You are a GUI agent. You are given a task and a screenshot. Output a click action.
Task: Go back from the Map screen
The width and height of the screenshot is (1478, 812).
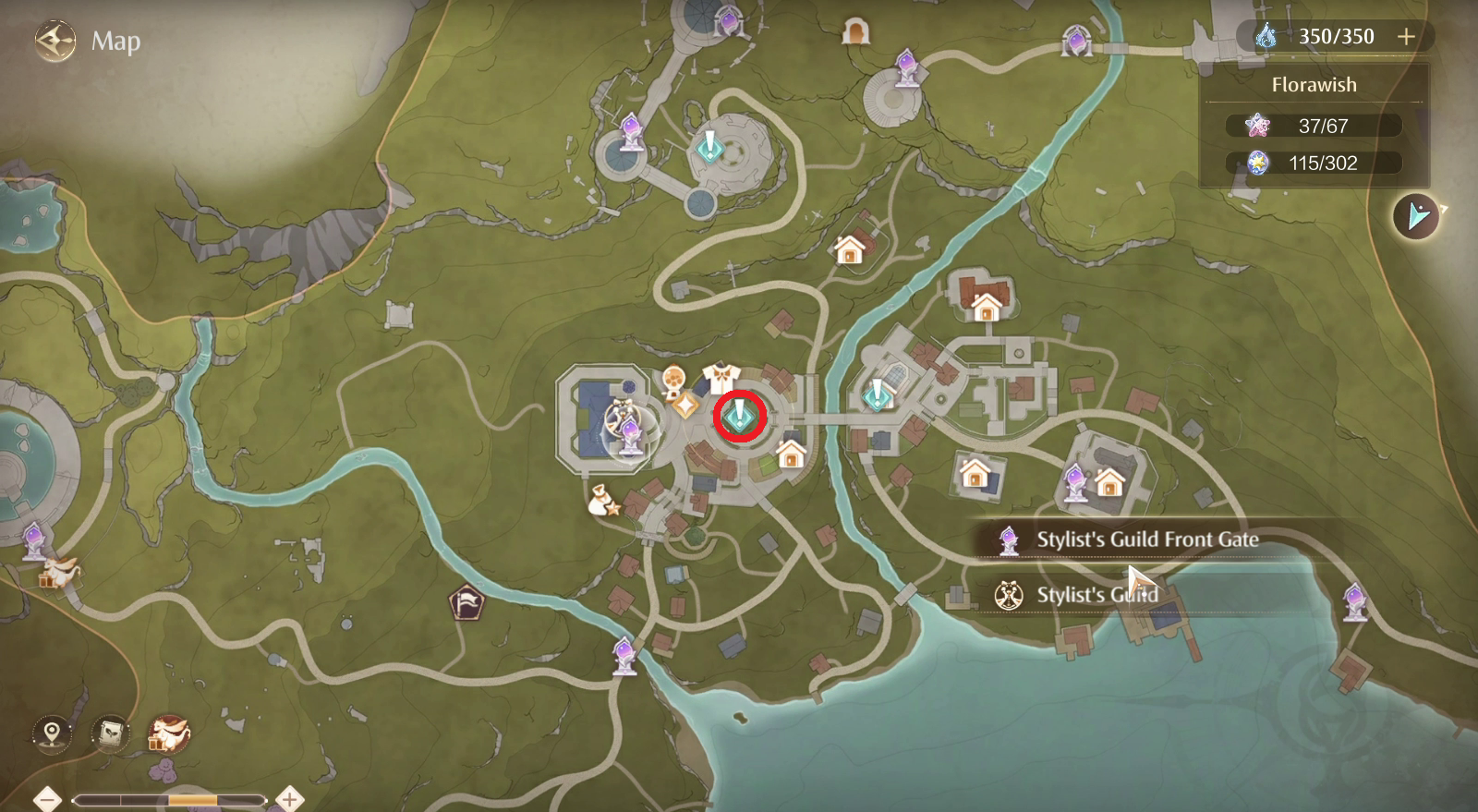(x=55, y=42)
